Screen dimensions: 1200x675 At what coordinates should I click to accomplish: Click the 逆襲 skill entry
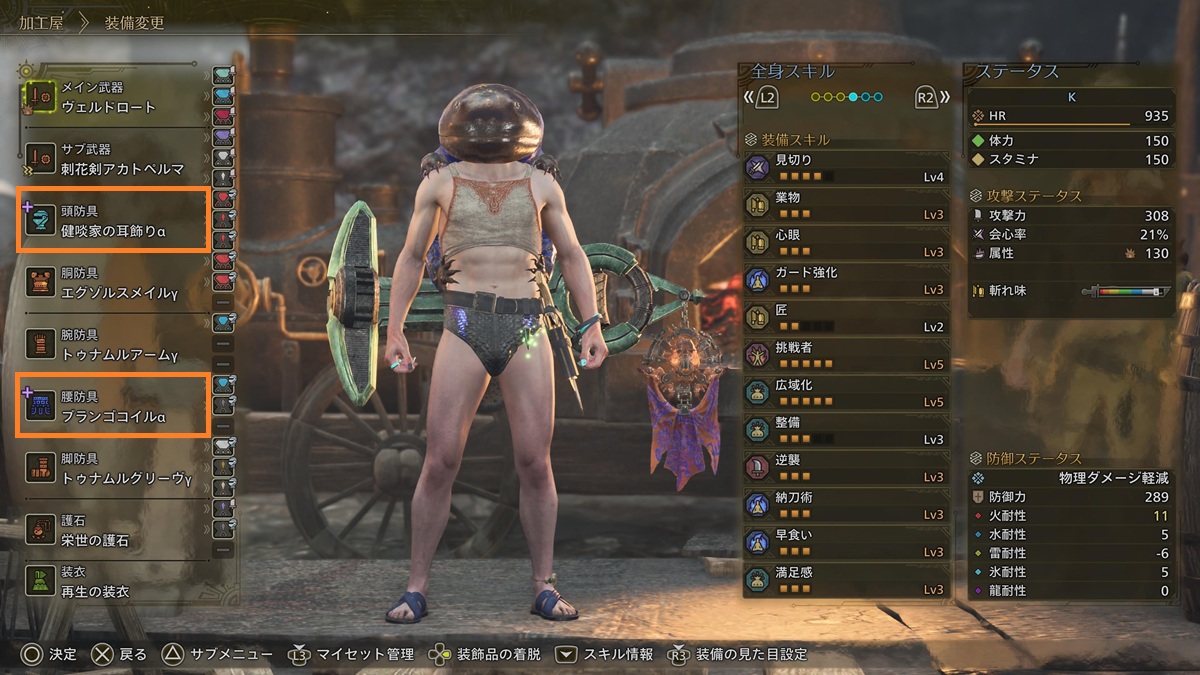tap(845, 467)
